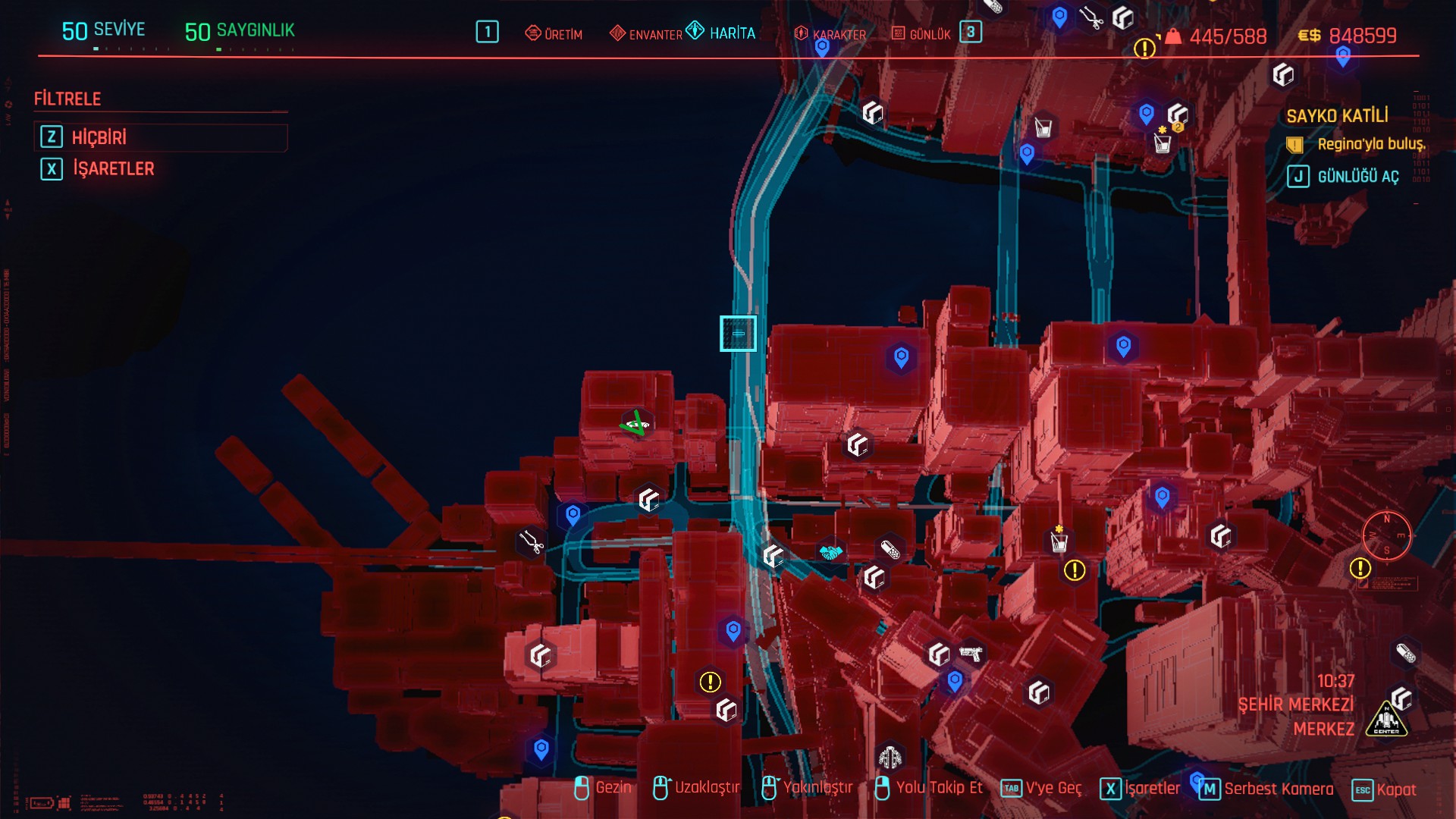This screenshot has height=819, width=1456.
Task: Click the pistol weapon shop marker
Action: tap(971, 653)
